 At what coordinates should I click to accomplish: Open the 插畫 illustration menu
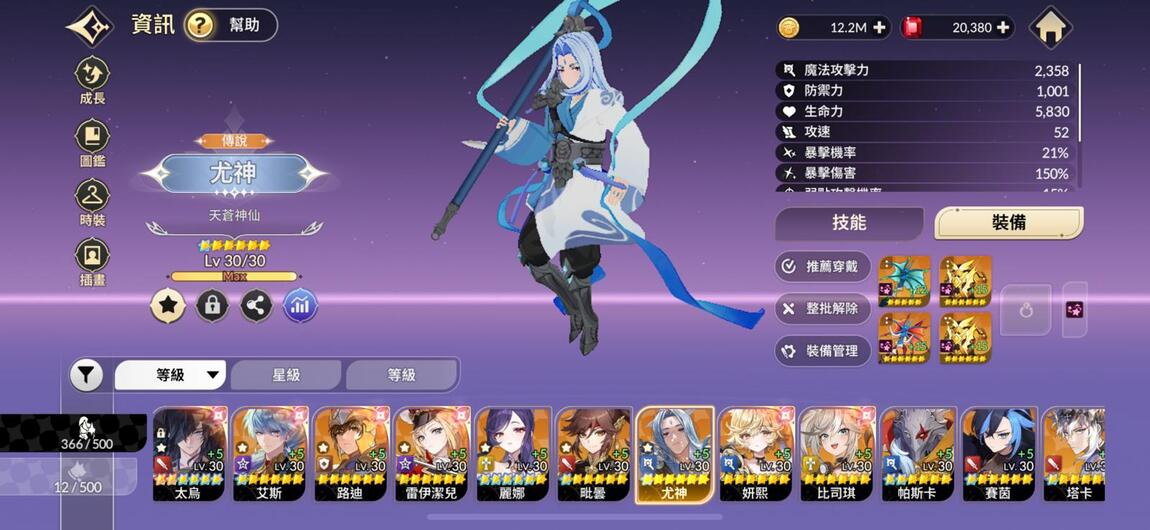[x=92, y=262]
